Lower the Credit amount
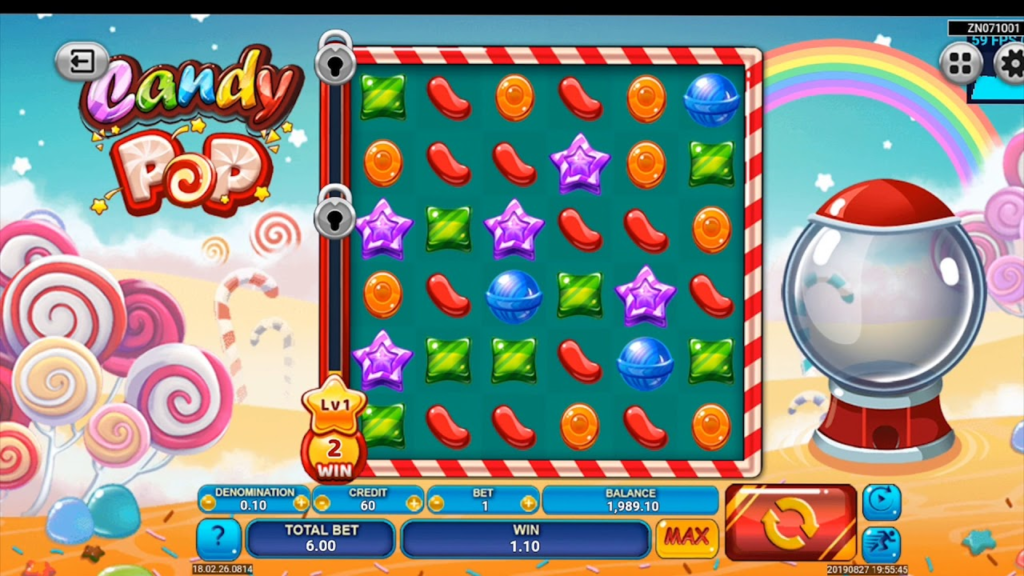Screen dimensions: 1024x576 tap(322, 502)
